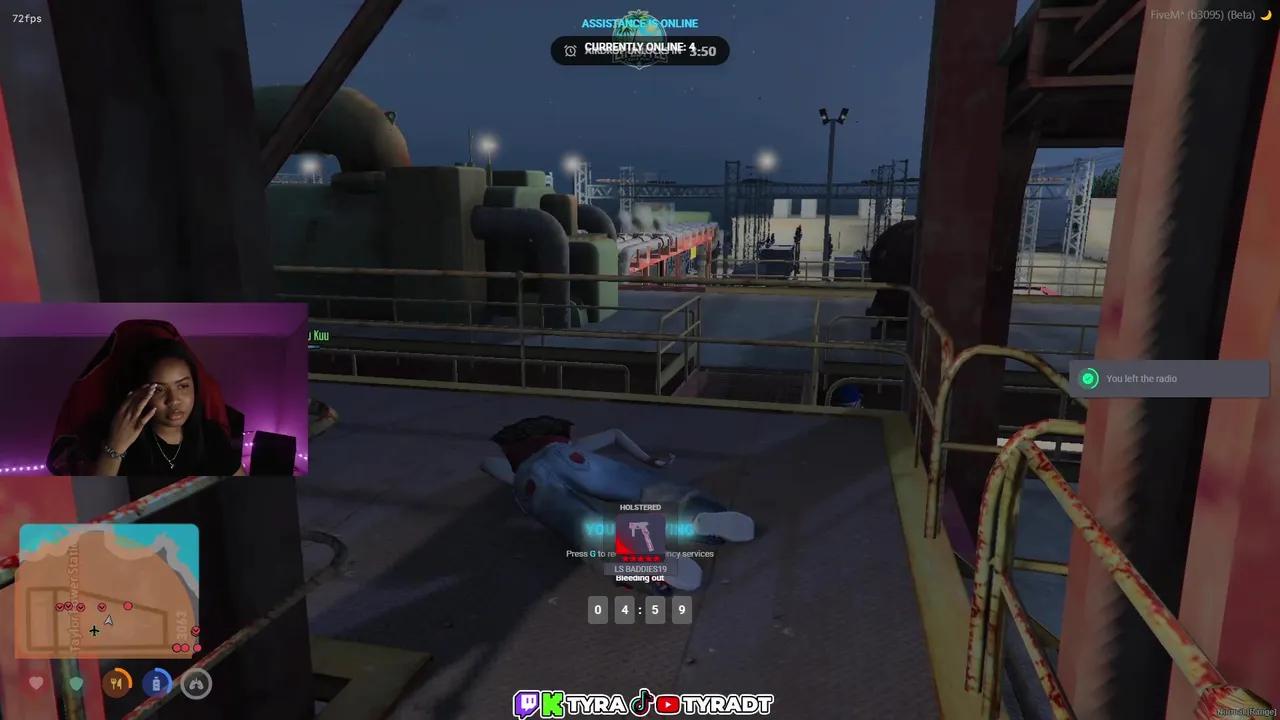Select the green armor shield icon

pyautogui.click(x=76, y=683)
